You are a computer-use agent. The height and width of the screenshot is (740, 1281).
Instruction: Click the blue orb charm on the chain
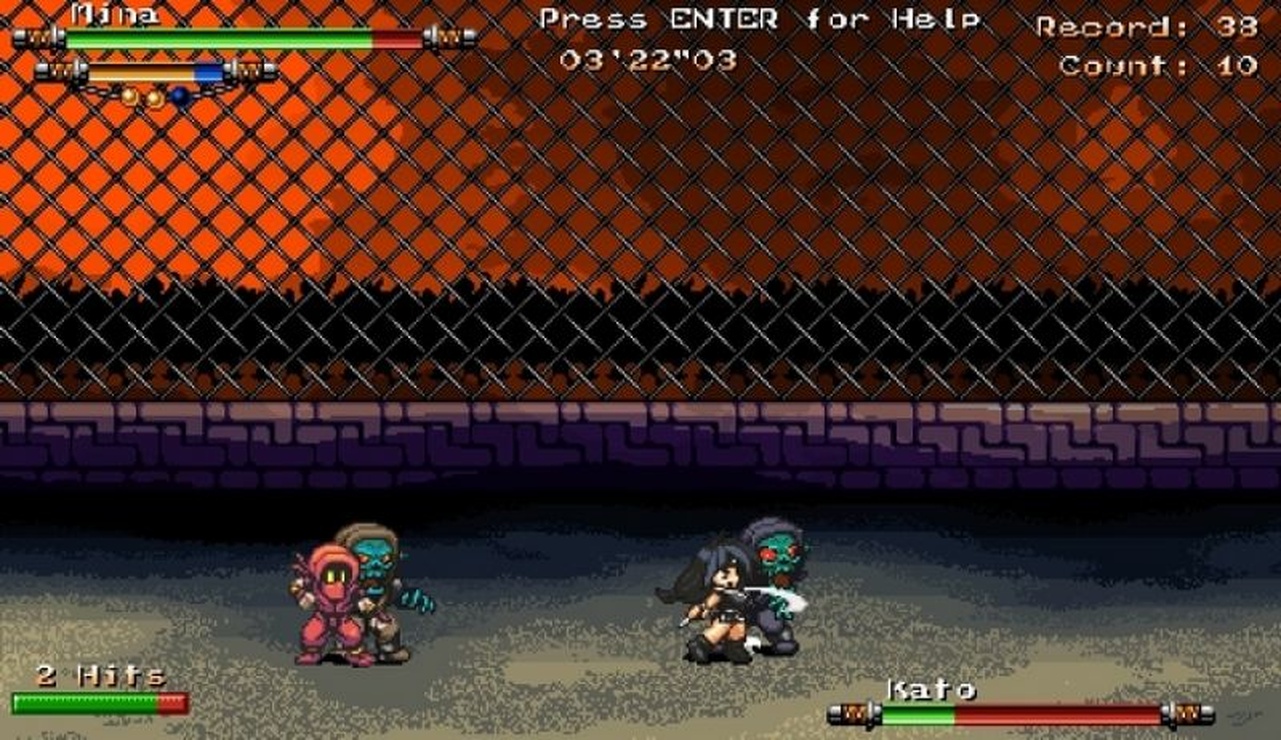pos(177,93)
